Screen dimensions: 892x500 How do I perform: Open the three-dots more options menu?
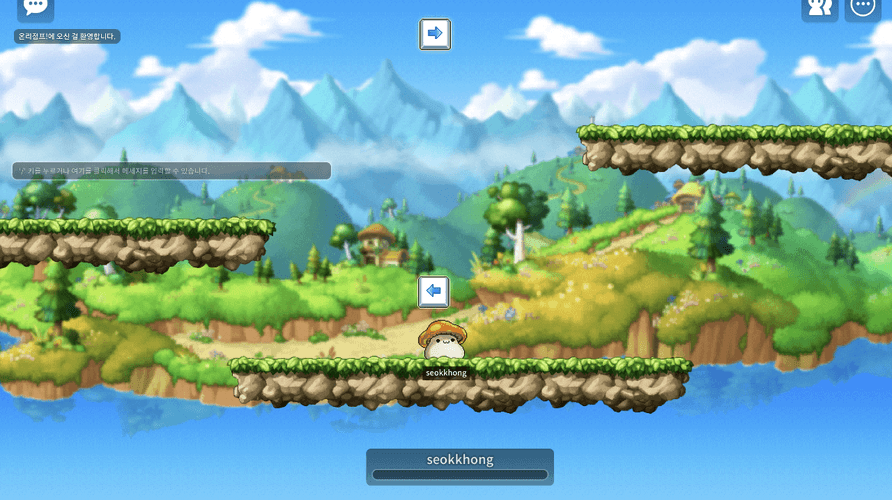863,8
